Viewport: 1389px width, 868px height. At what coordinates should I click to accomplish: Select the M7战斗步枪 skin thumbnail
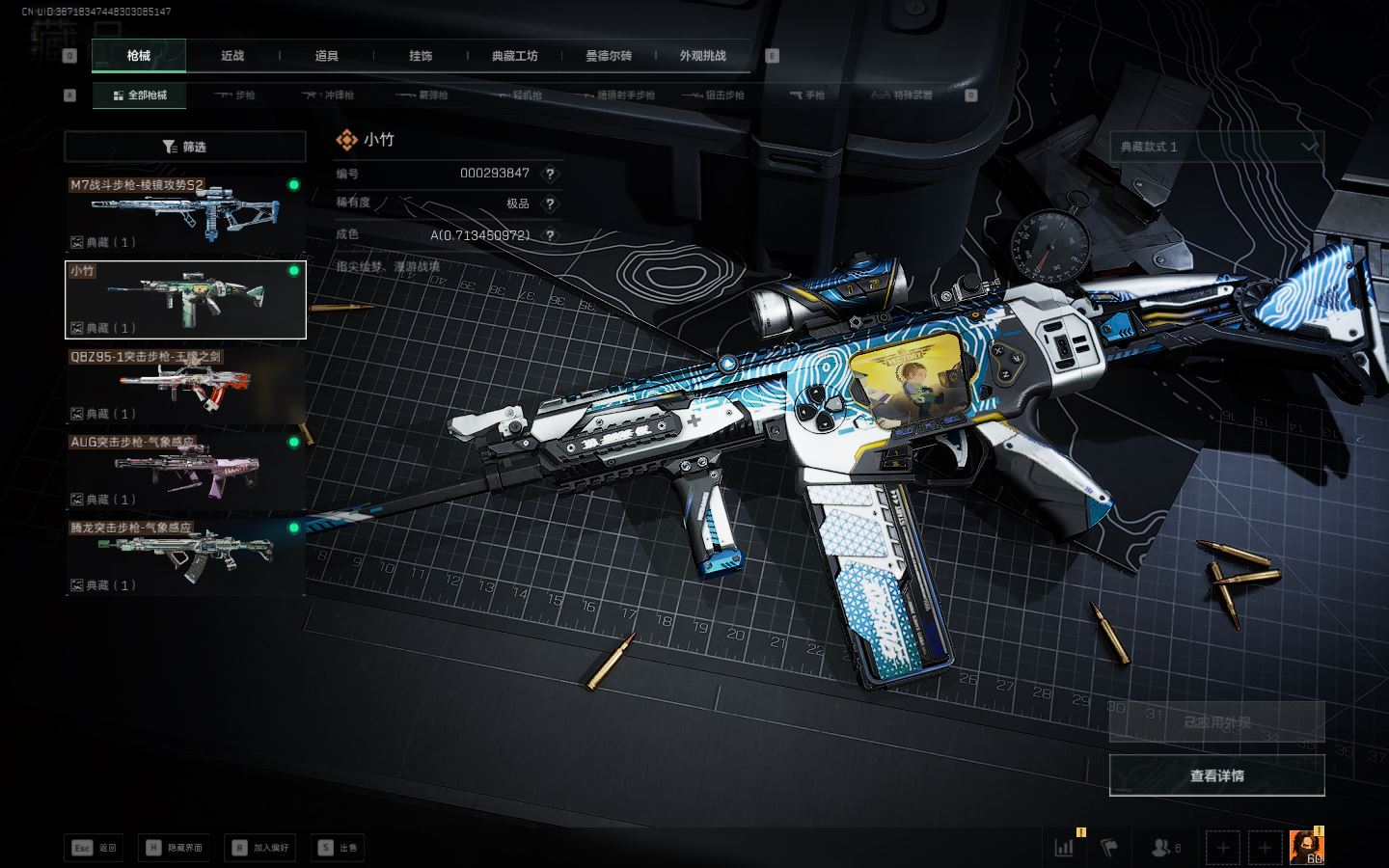(x=184, y=214)
